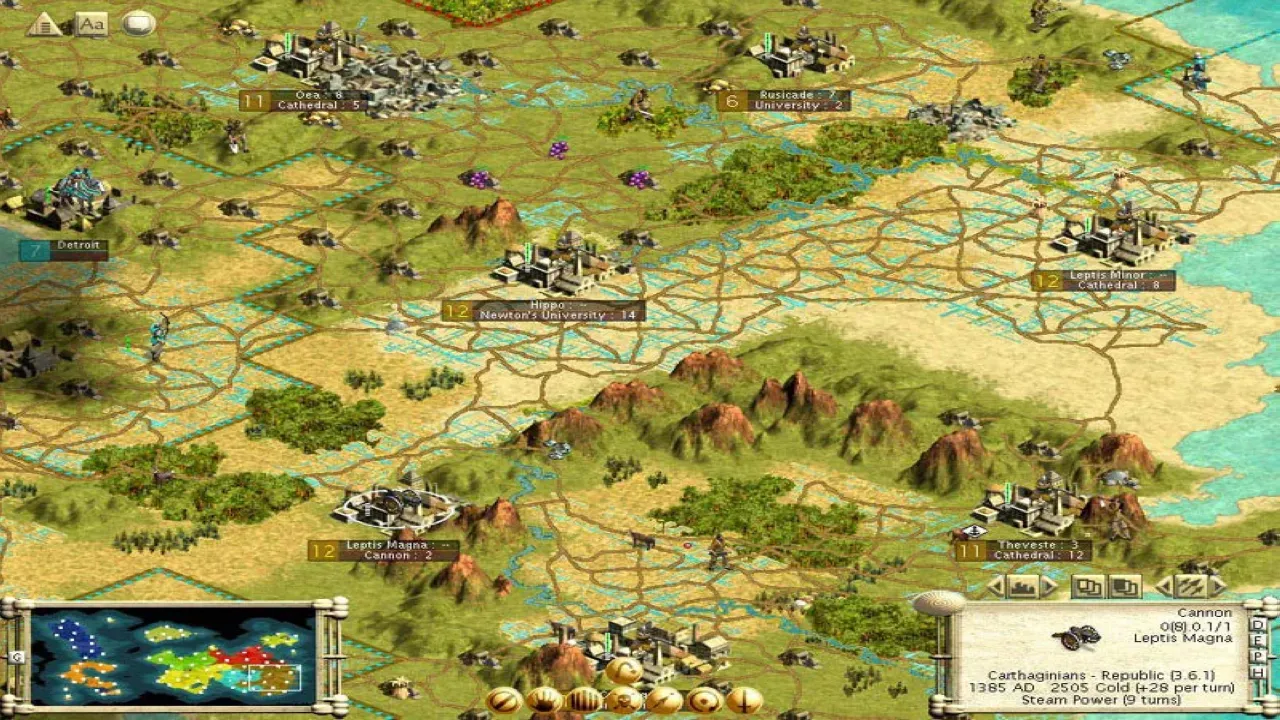The height and width of the screenshot is (720, 1280).
Task: Click the right arrow next to the lightning icon
Action: tap(1218, 587)
